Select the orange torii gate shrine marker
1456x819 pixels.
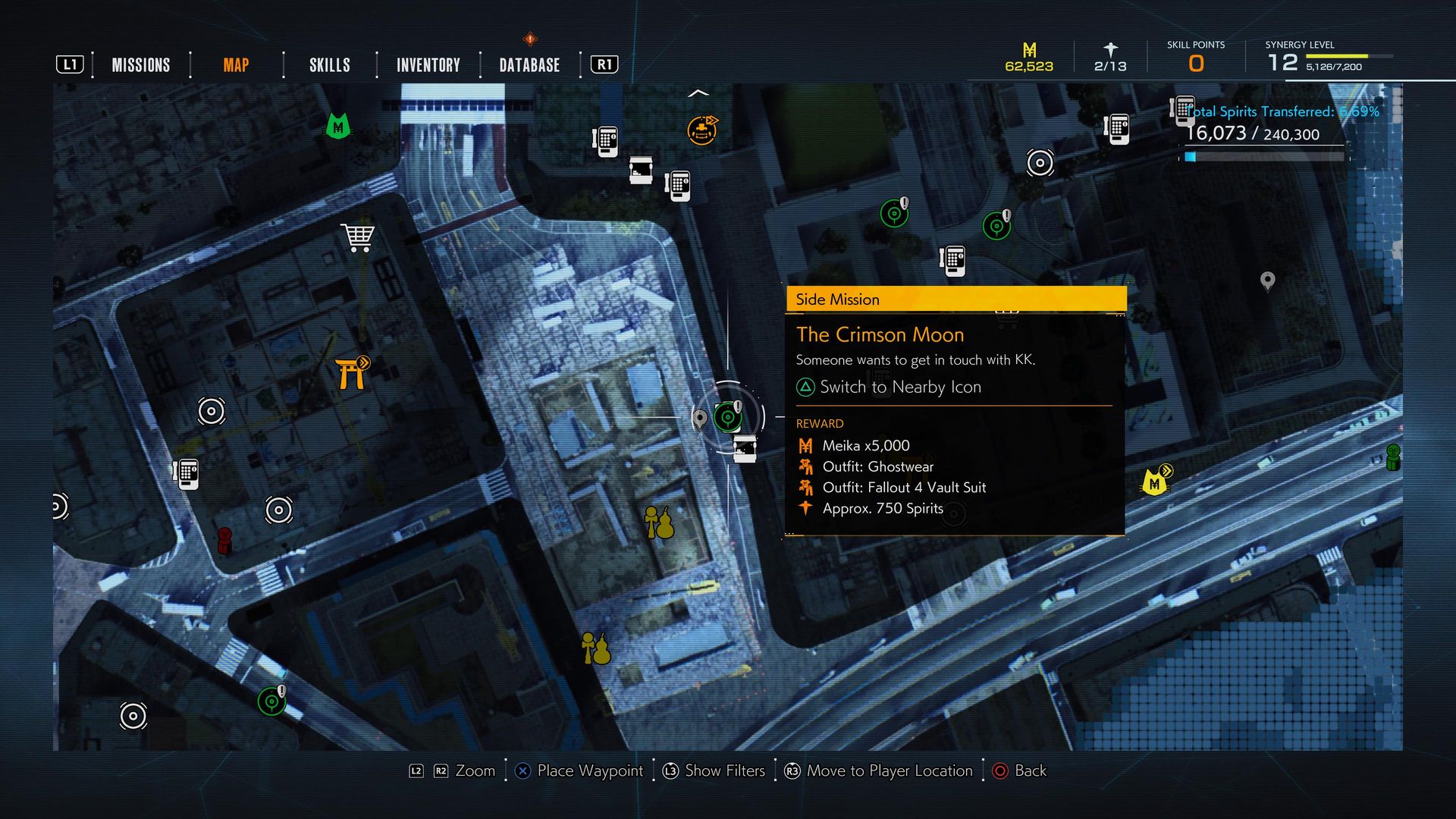click(x=352, y=373)
